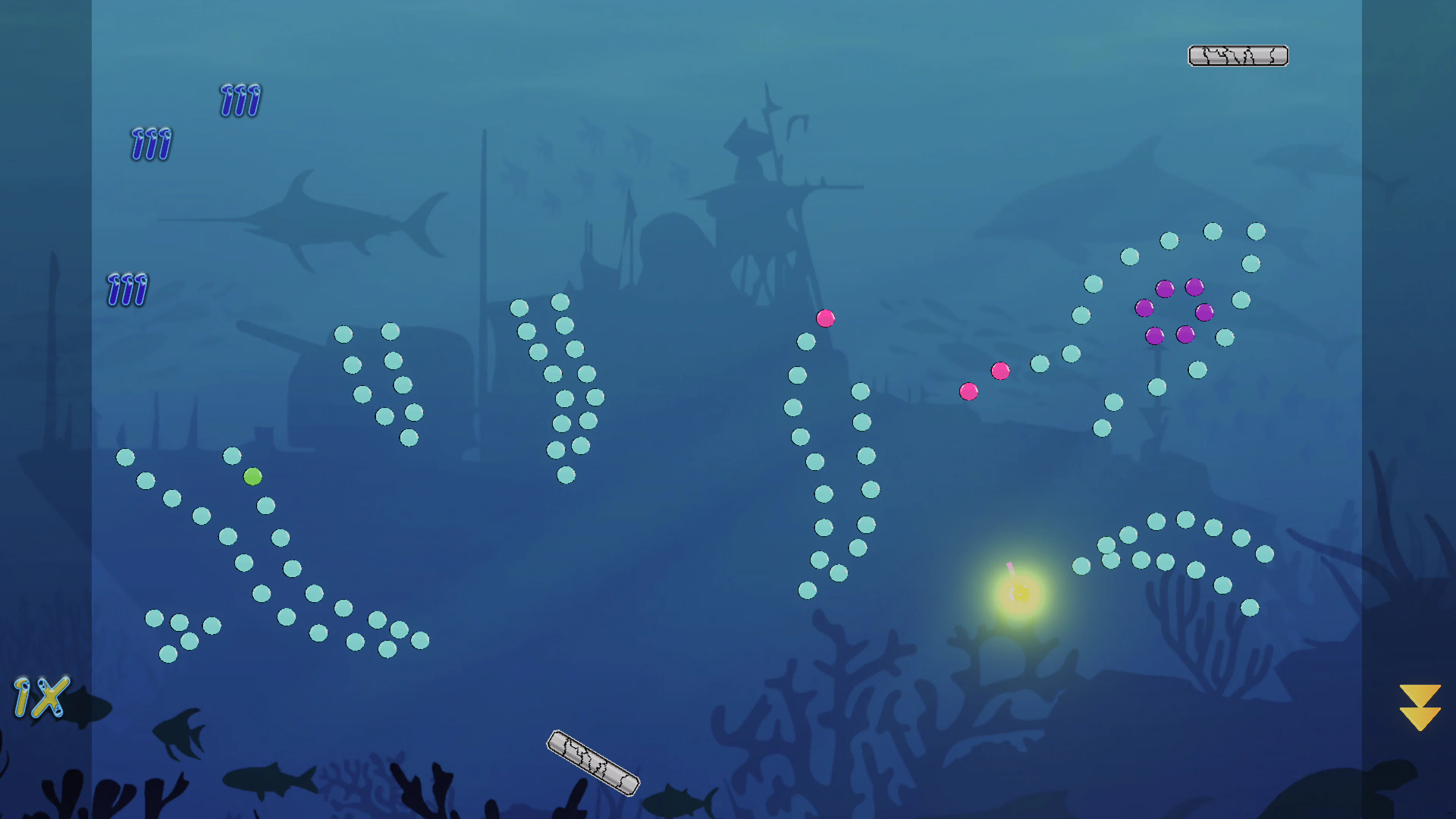Click the cracked metal capsule at top right
Image resolution: width=1456 pixels, height=819 pixels.
click(1238, 55)
